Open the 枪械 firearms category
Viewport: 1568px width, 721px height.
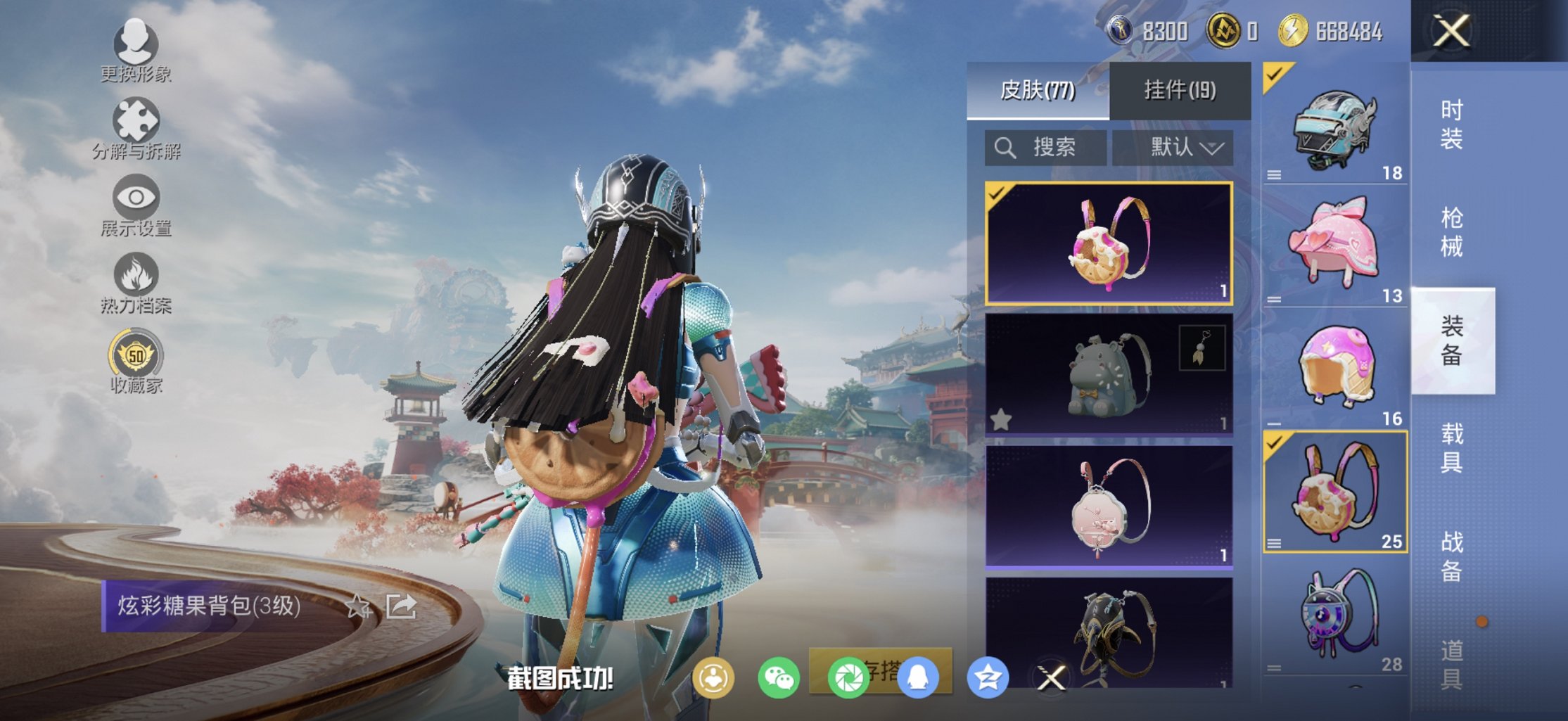click(x=1451, y=232)
